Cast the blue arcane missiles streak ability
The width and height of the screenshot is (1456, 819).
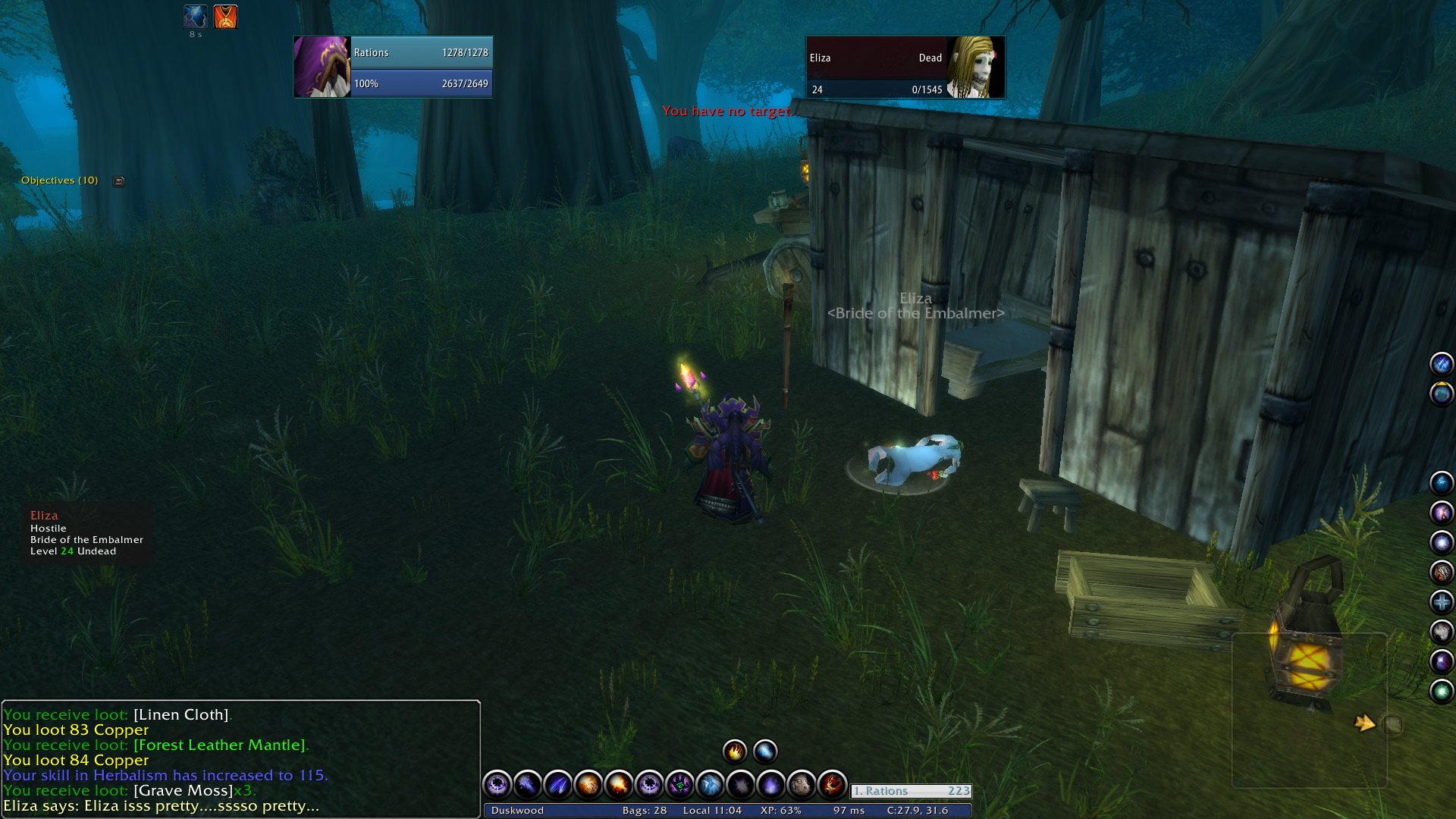(x=558, y=784)
